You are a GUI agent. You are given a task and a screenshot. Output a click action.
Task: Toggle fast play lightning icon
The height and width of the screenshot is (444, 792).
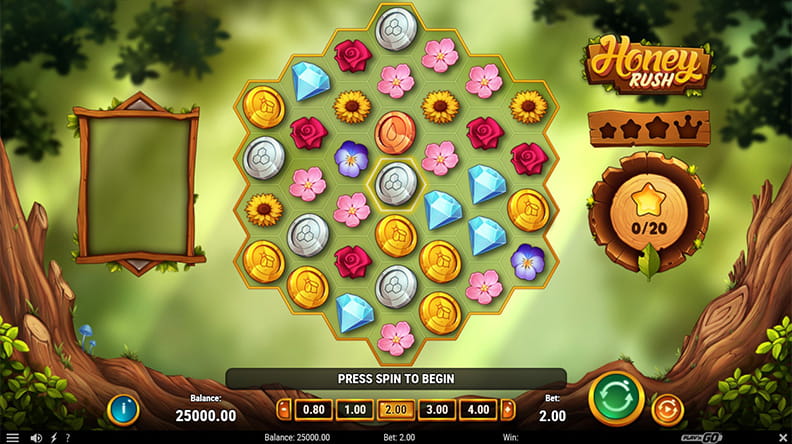point(53,437)
